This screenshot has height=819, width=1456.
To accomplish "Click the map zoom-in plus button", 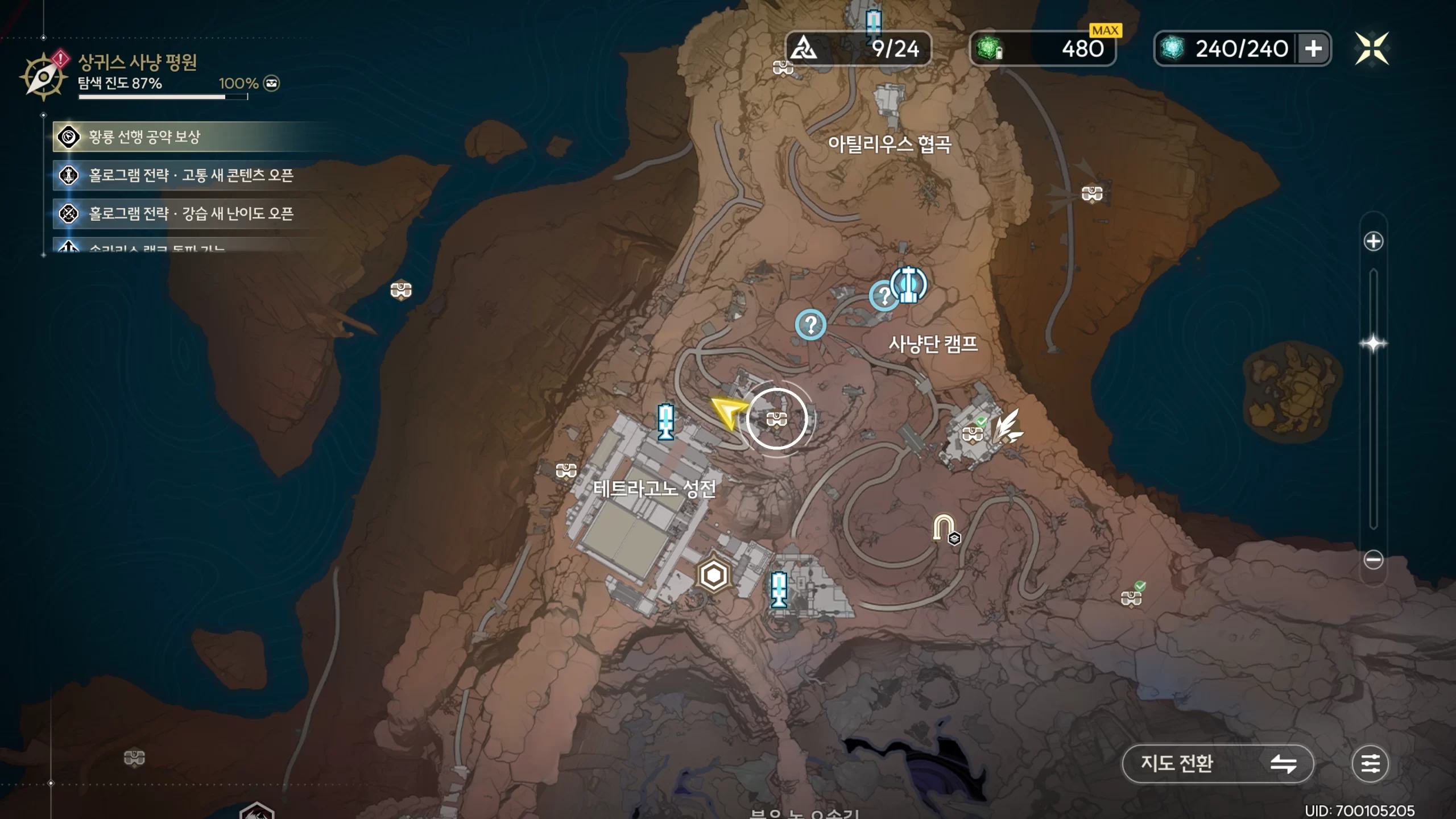I will (x=1373, y=241).
